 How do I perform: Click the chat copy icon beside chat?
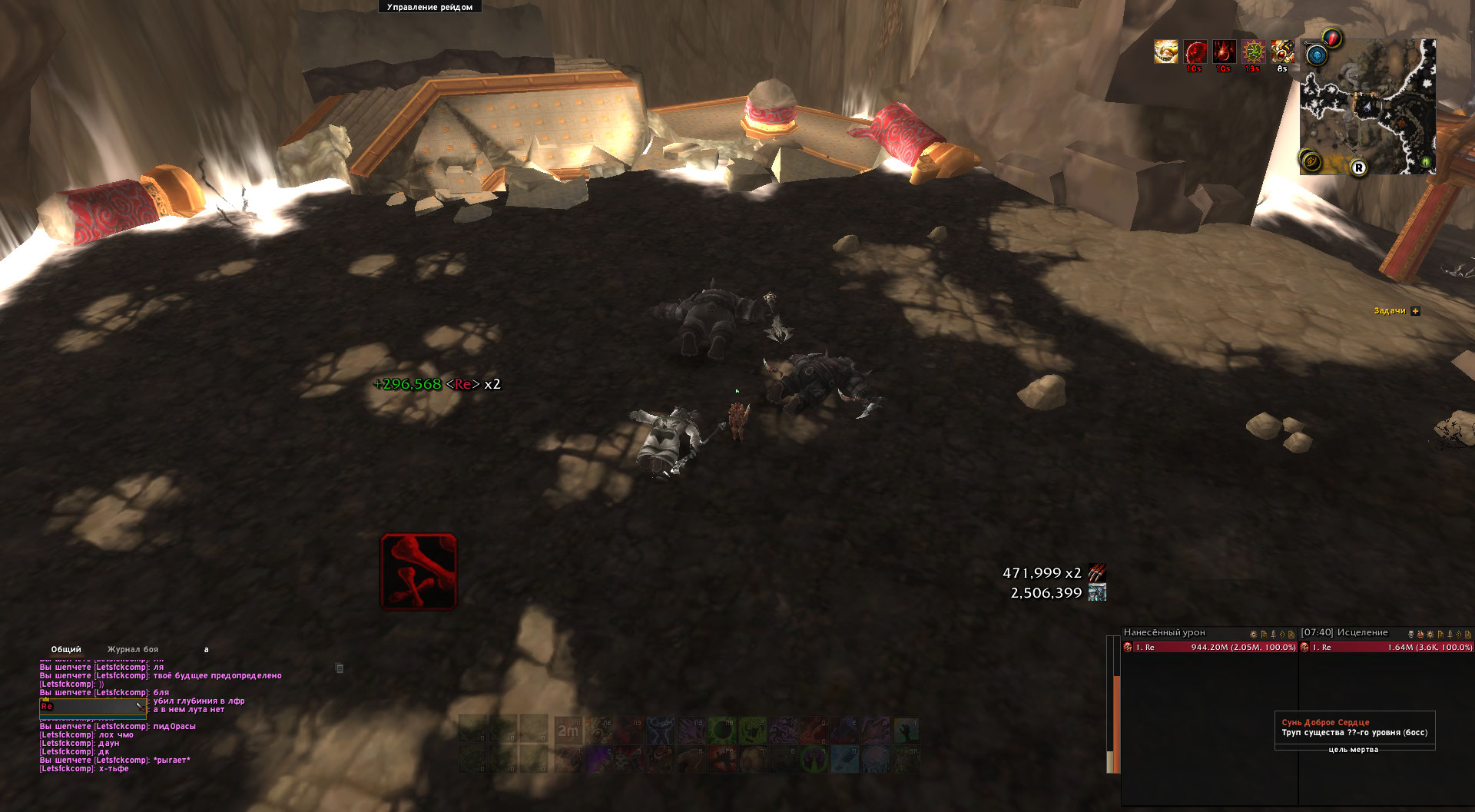[x=340, y=668]
